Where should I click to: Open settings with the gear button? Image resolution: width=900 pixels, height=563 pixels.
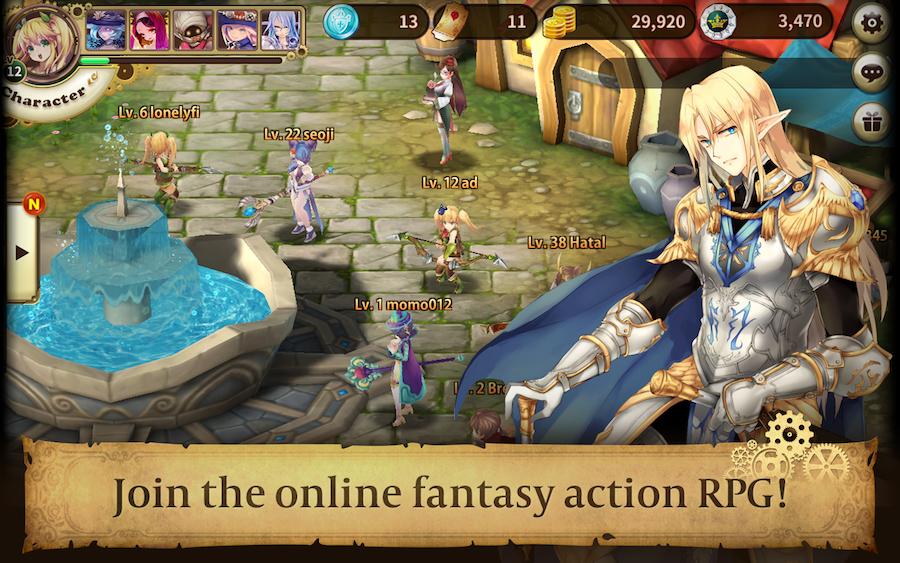[871, 21]
